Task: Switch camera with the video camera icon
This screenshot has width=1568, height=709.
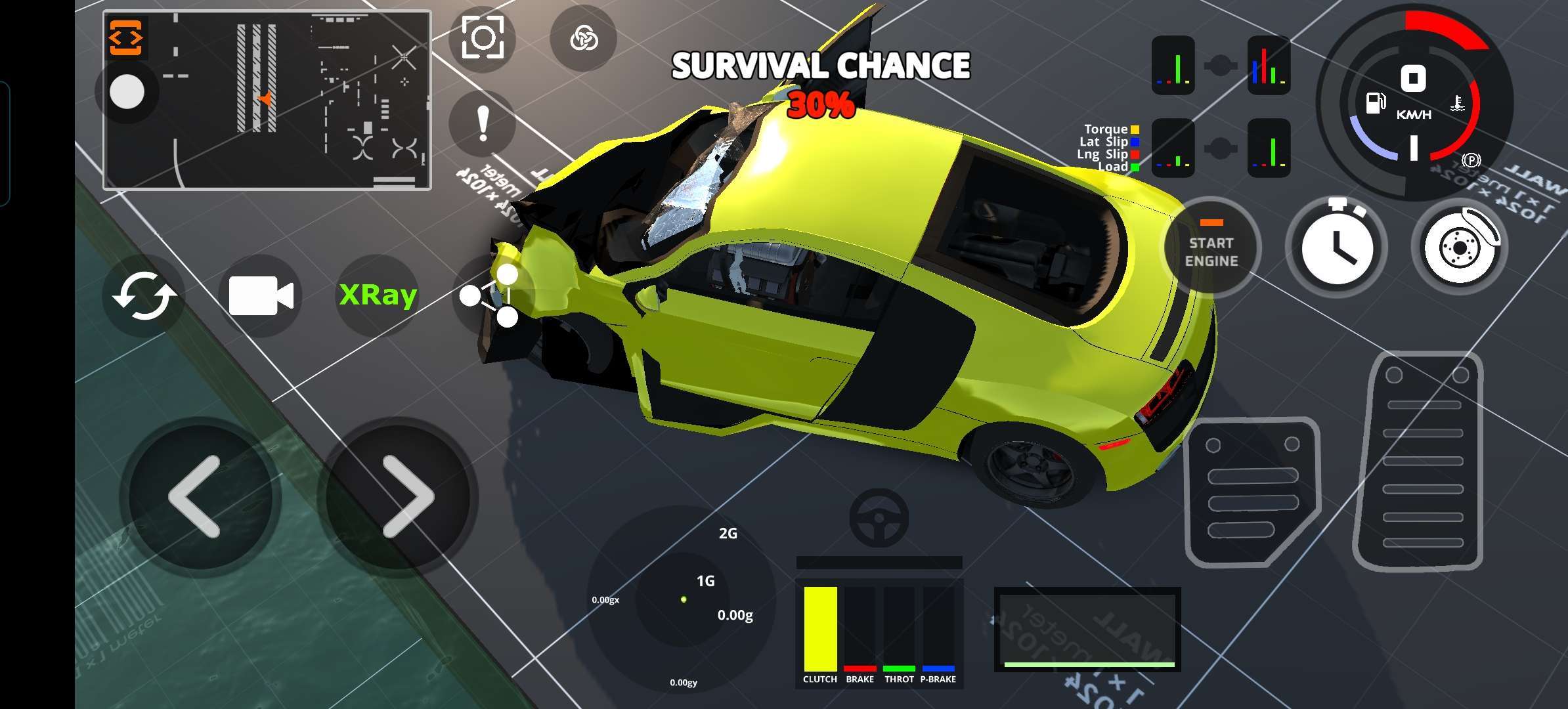Action: pyautogui.click(x=261, y=295)
